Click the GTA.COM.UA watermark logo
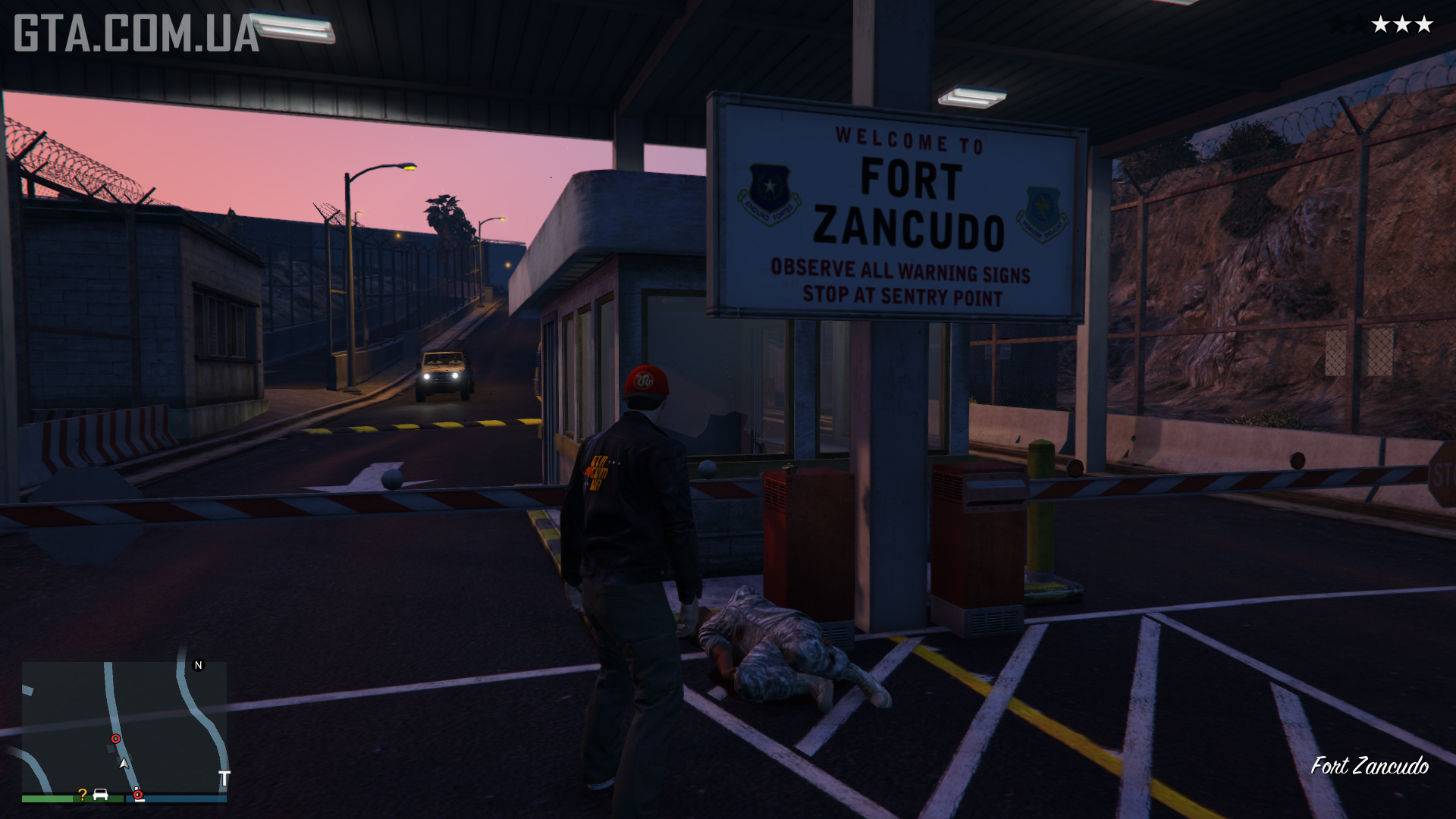 (x=136, y=34)
